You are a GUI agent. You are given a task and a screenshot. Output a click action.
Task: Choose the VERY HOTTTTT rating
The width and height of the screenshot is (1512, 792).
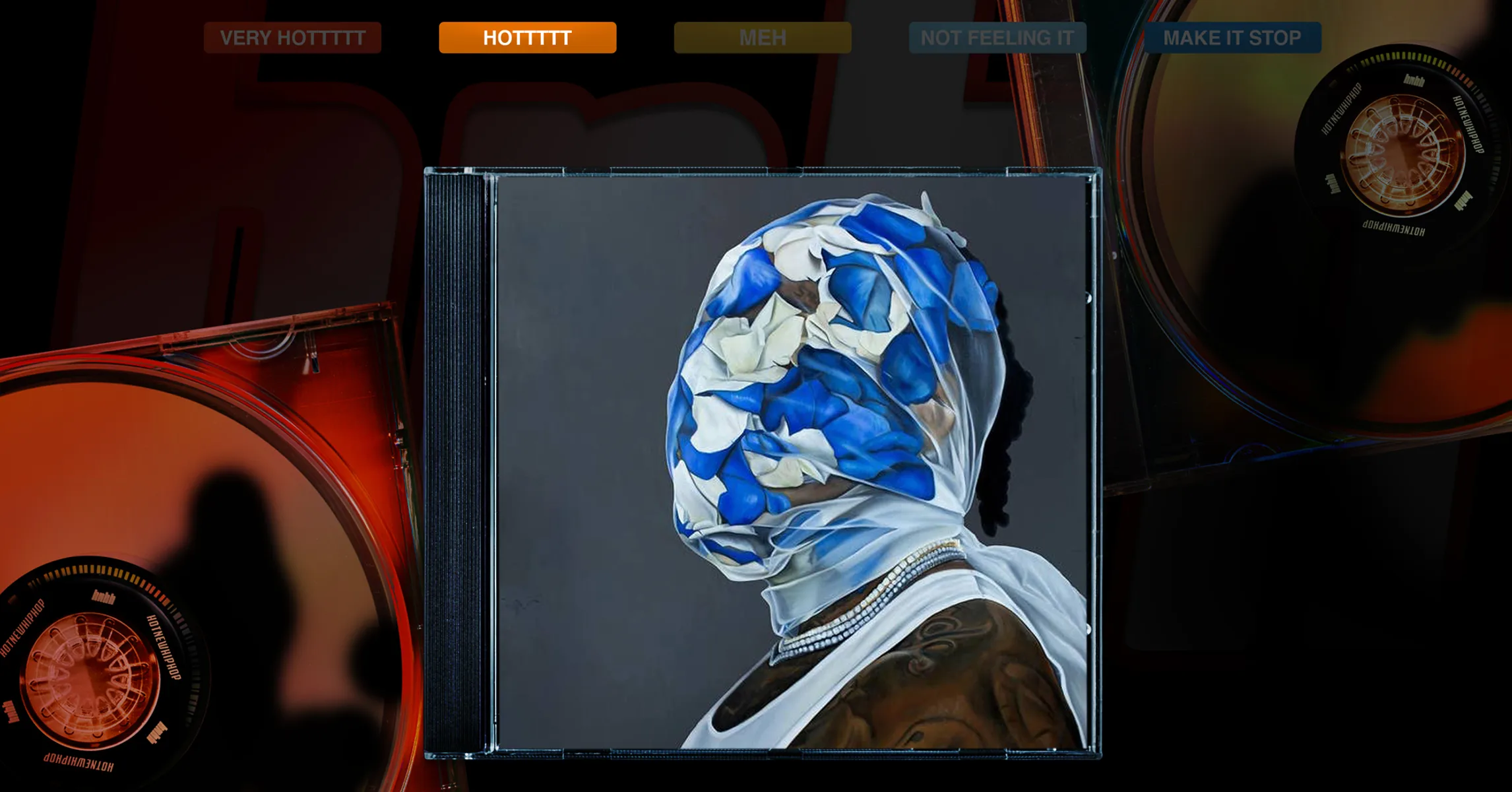click(292, 38)
